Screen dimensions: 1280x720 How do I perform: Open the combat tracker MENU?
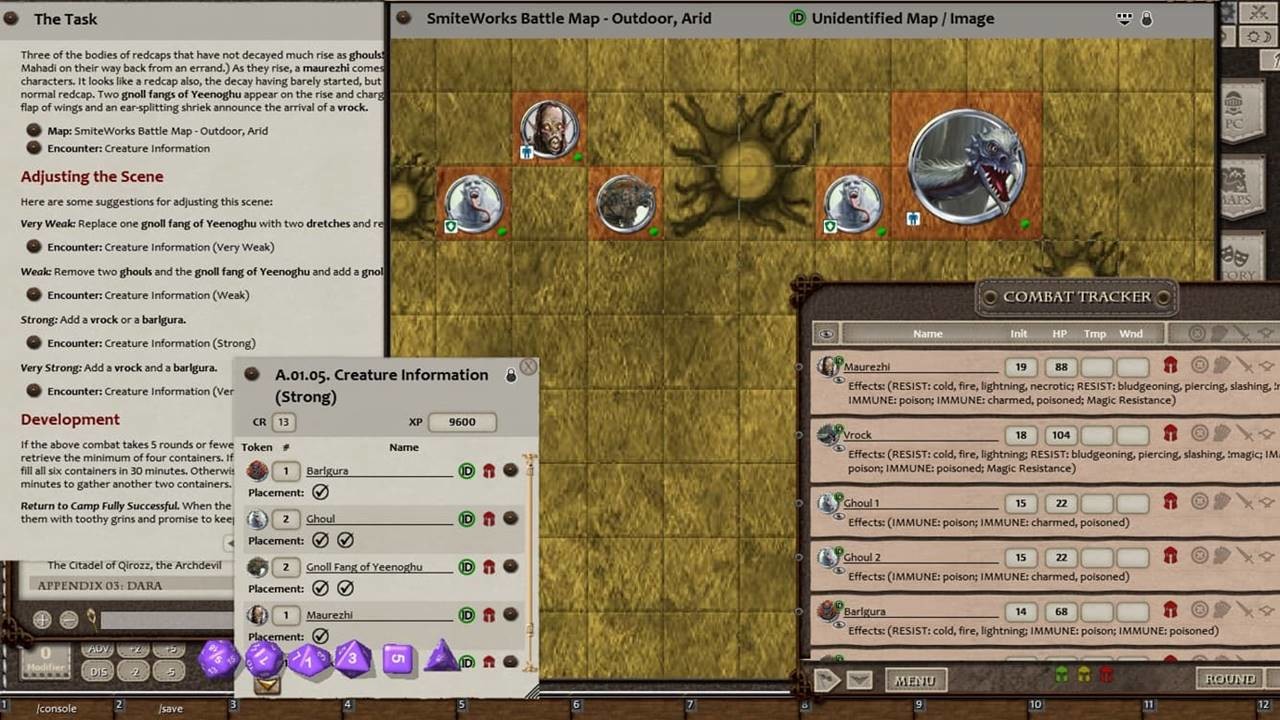click(x=915, y=679)
